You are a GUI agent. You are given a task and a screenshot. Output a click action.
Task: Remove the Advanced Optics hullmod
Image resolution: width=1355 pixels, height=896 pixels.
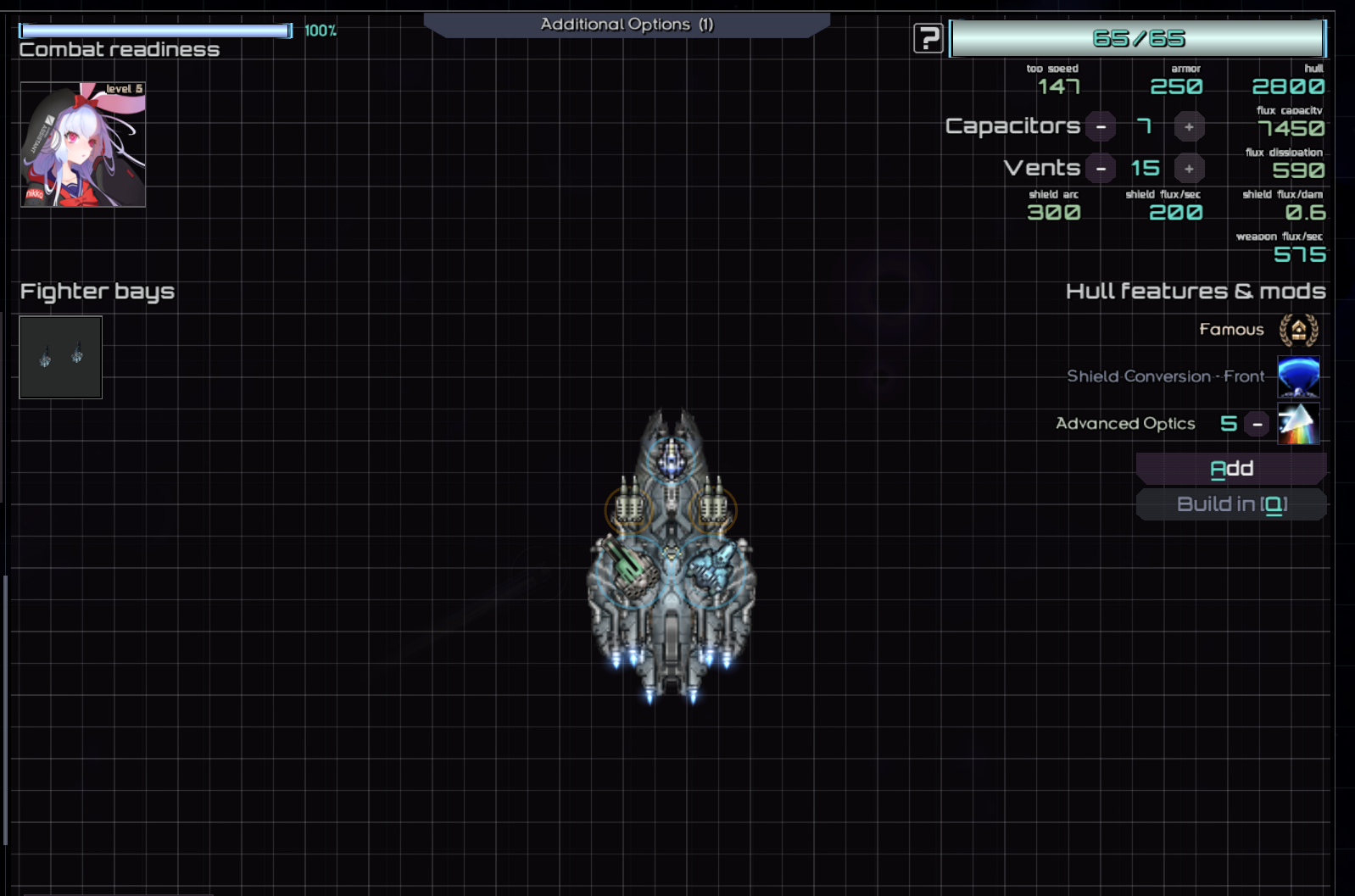[x=1257, y=424]
